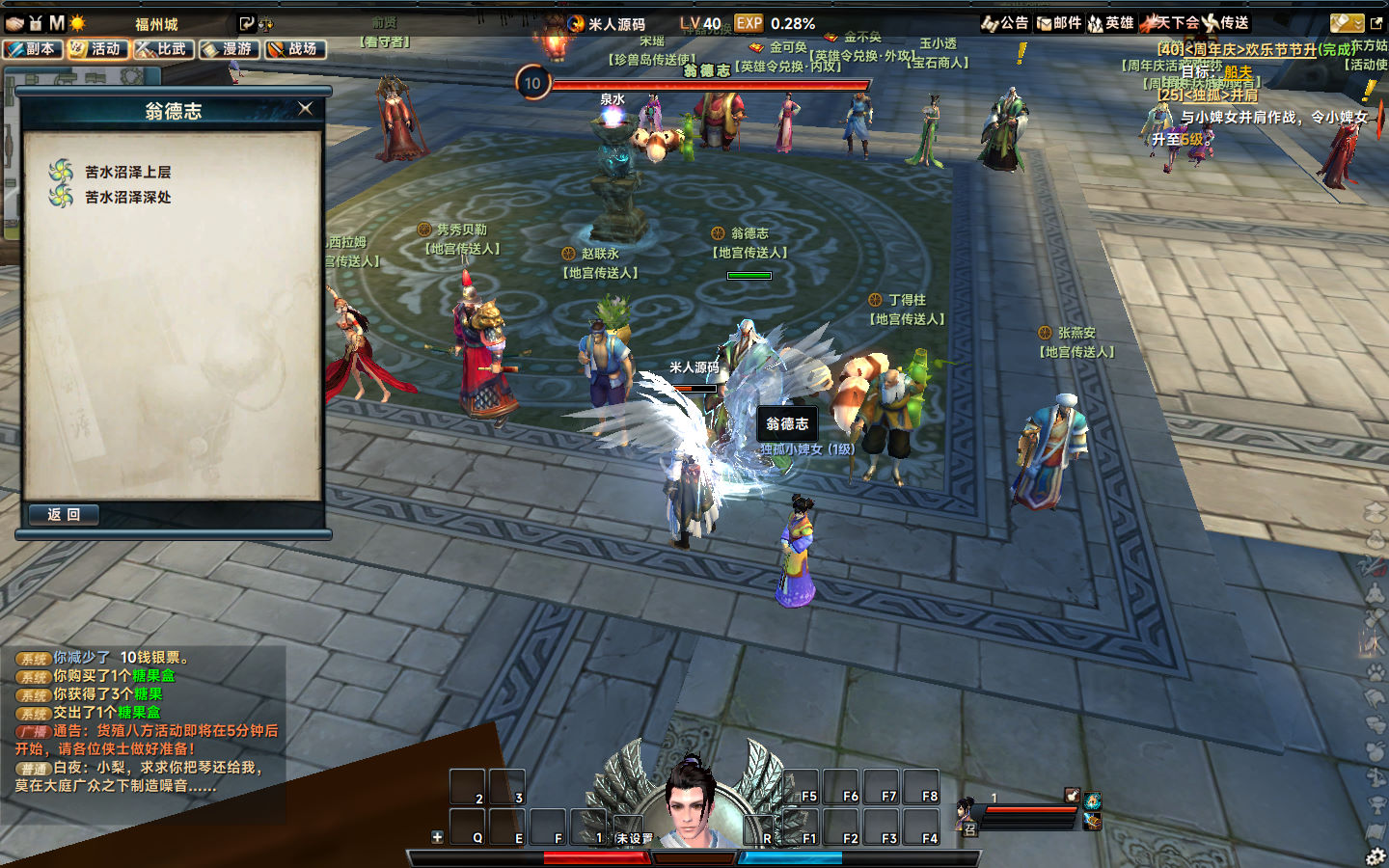
Task: Click the 返回 back button
Action: click(64, 515)
